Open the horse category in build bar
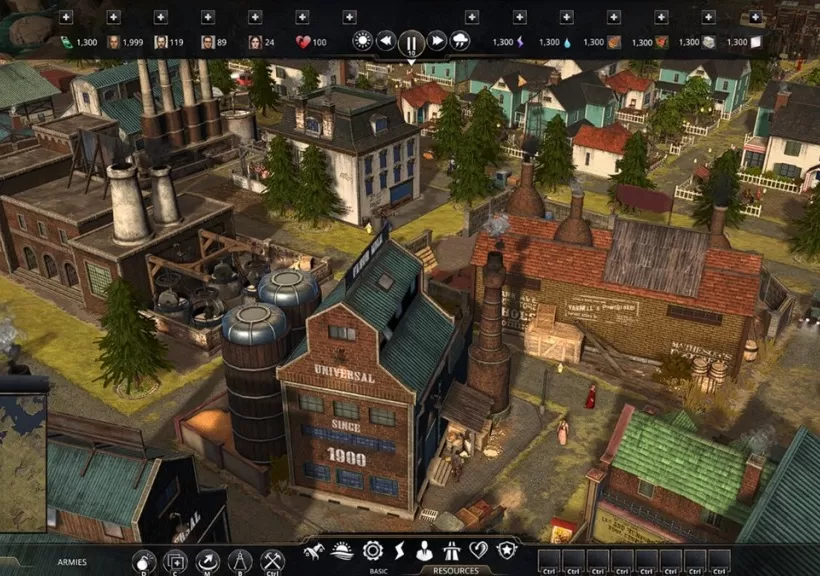 tap(314, 550)
